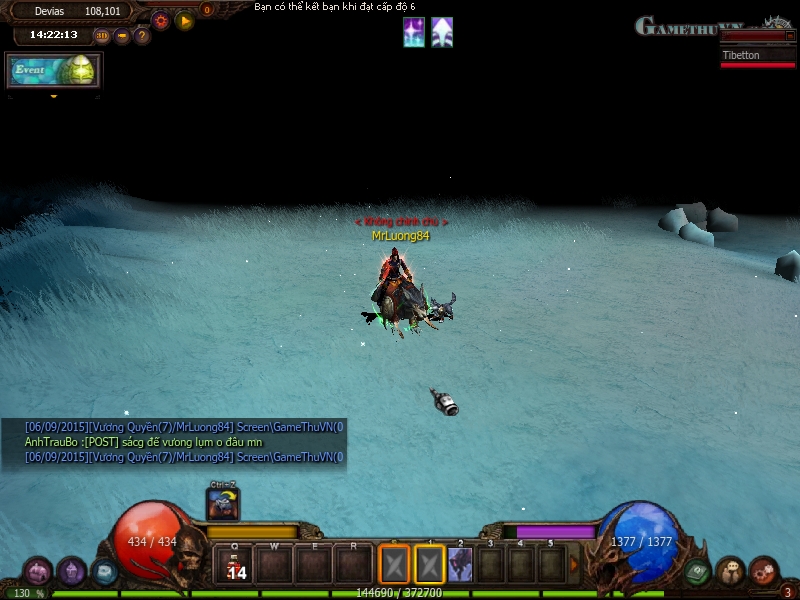Open the Event egg banner
The width and height of the screenshot is (800, 600).
[54, 70]
